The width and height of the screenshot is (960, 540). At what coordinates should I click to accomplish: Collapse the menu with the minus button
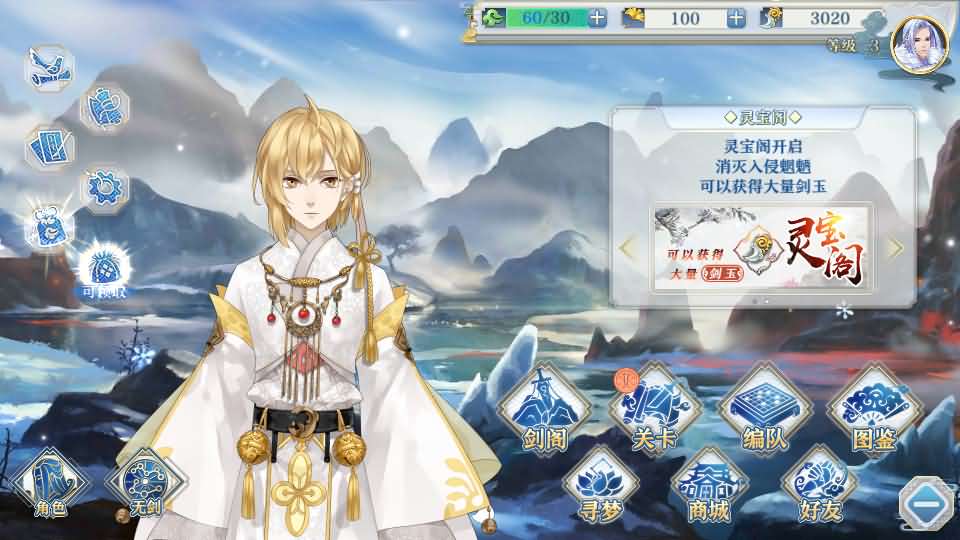click(x=926, y=505)
